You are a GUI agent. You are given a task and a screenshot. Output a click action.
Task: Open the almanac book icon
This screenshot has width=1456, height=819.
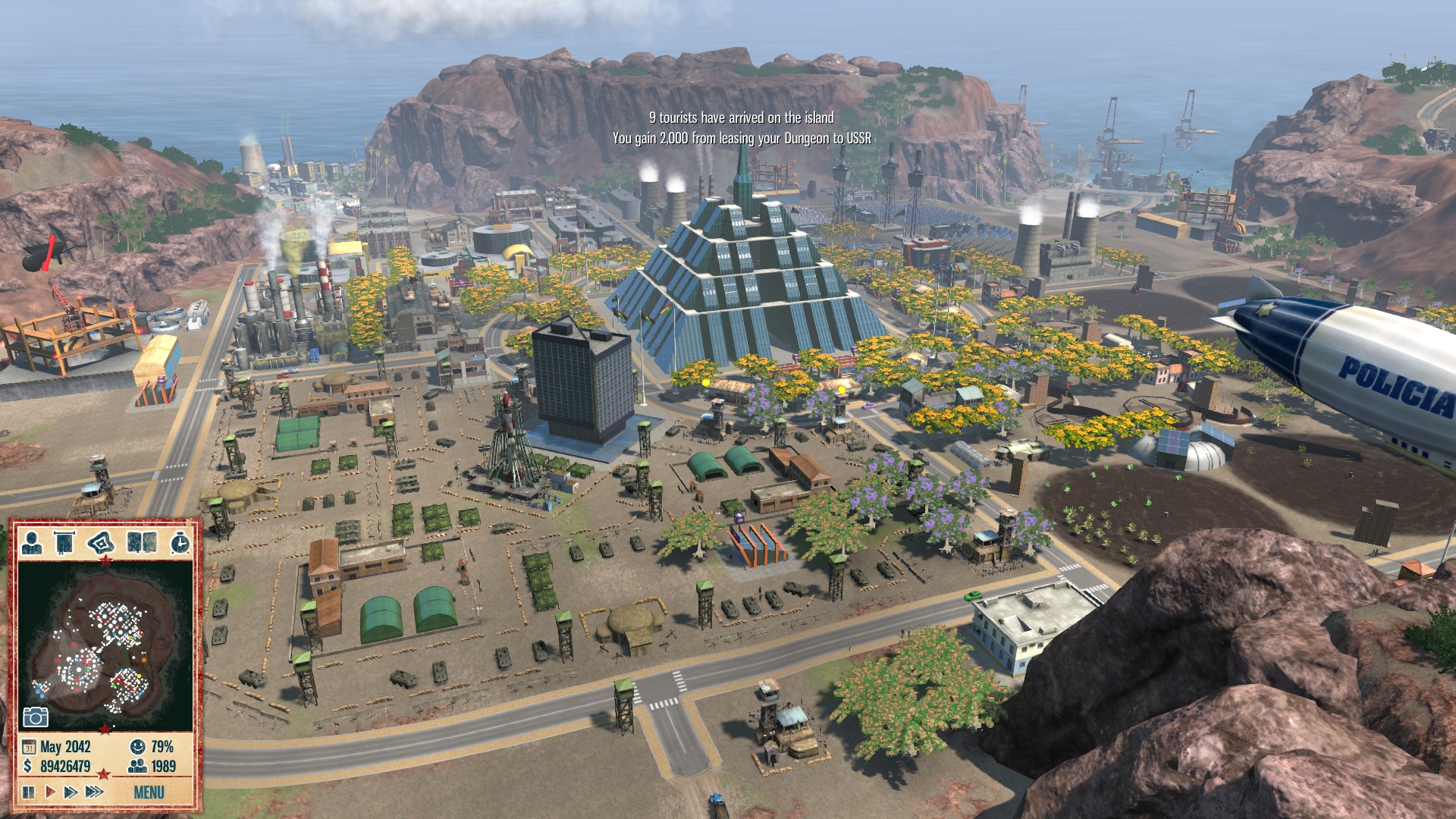coord(142,543)
